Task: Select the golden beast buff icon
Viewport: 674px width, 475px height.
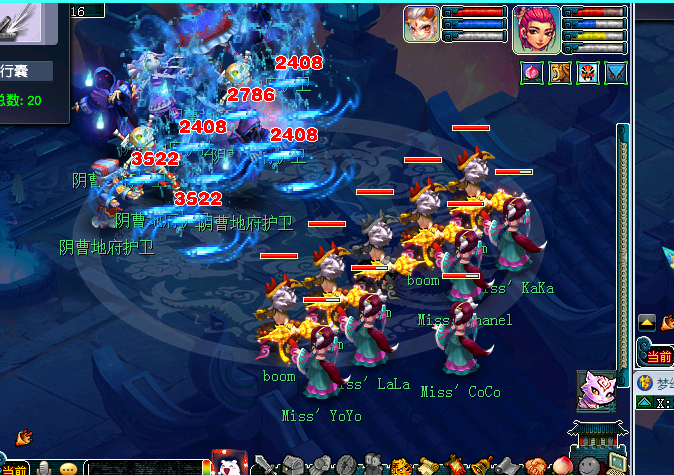Action: [x=560, y=73]
